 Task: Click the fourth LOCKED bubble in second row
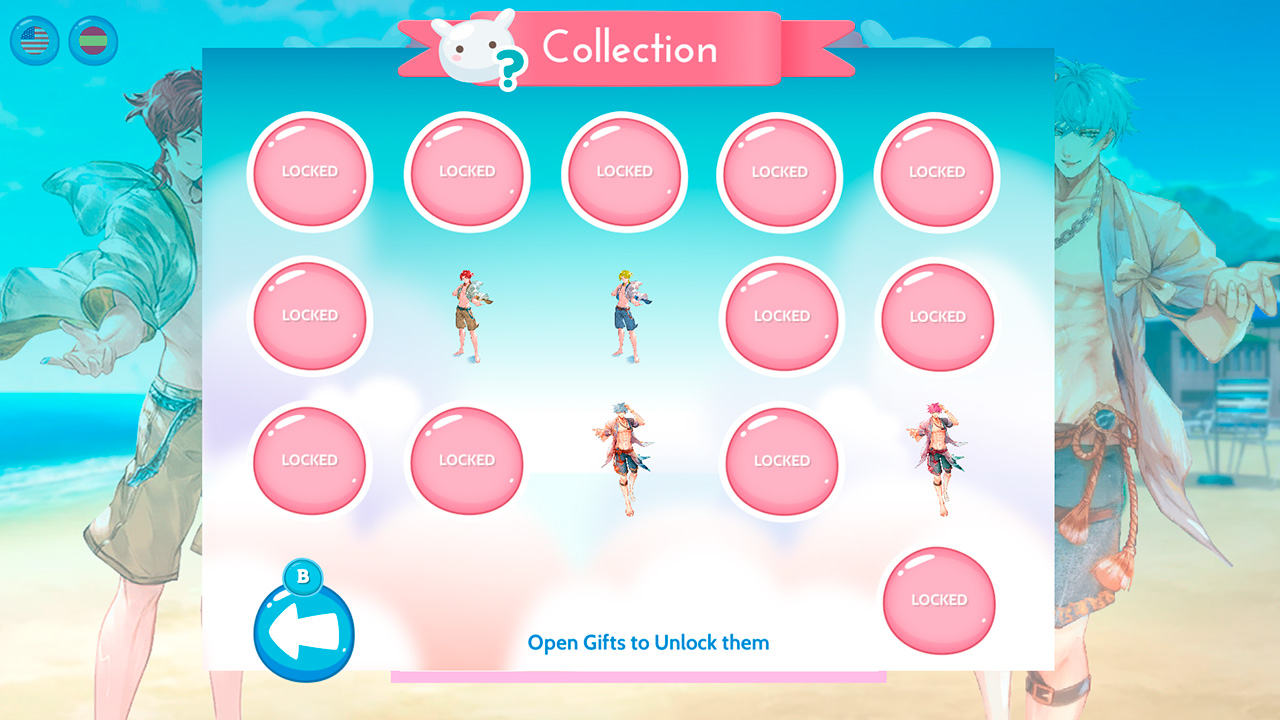point(780,317)
